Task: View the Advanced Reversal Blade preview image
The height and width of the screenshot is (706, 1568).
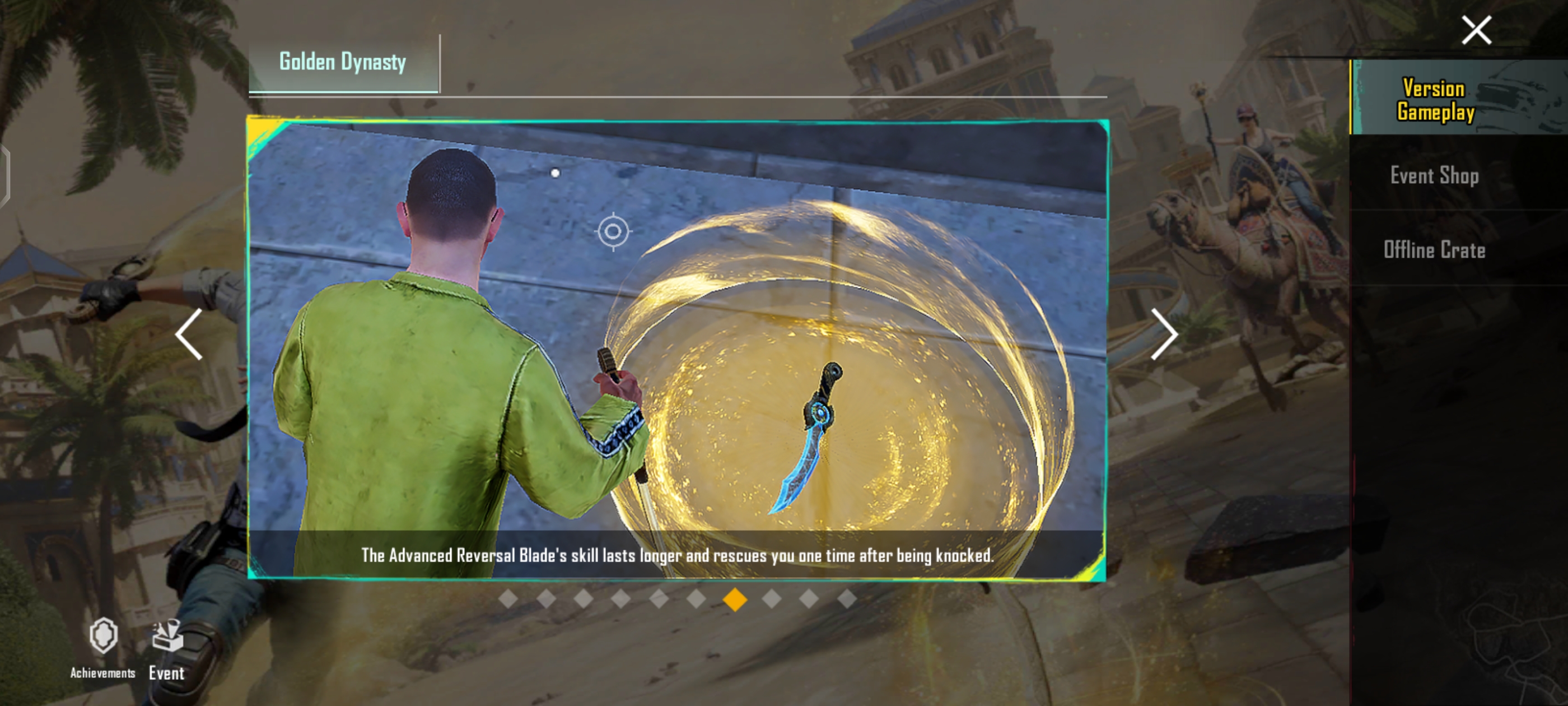Action: pyautogui.click(x=677, y=347)
